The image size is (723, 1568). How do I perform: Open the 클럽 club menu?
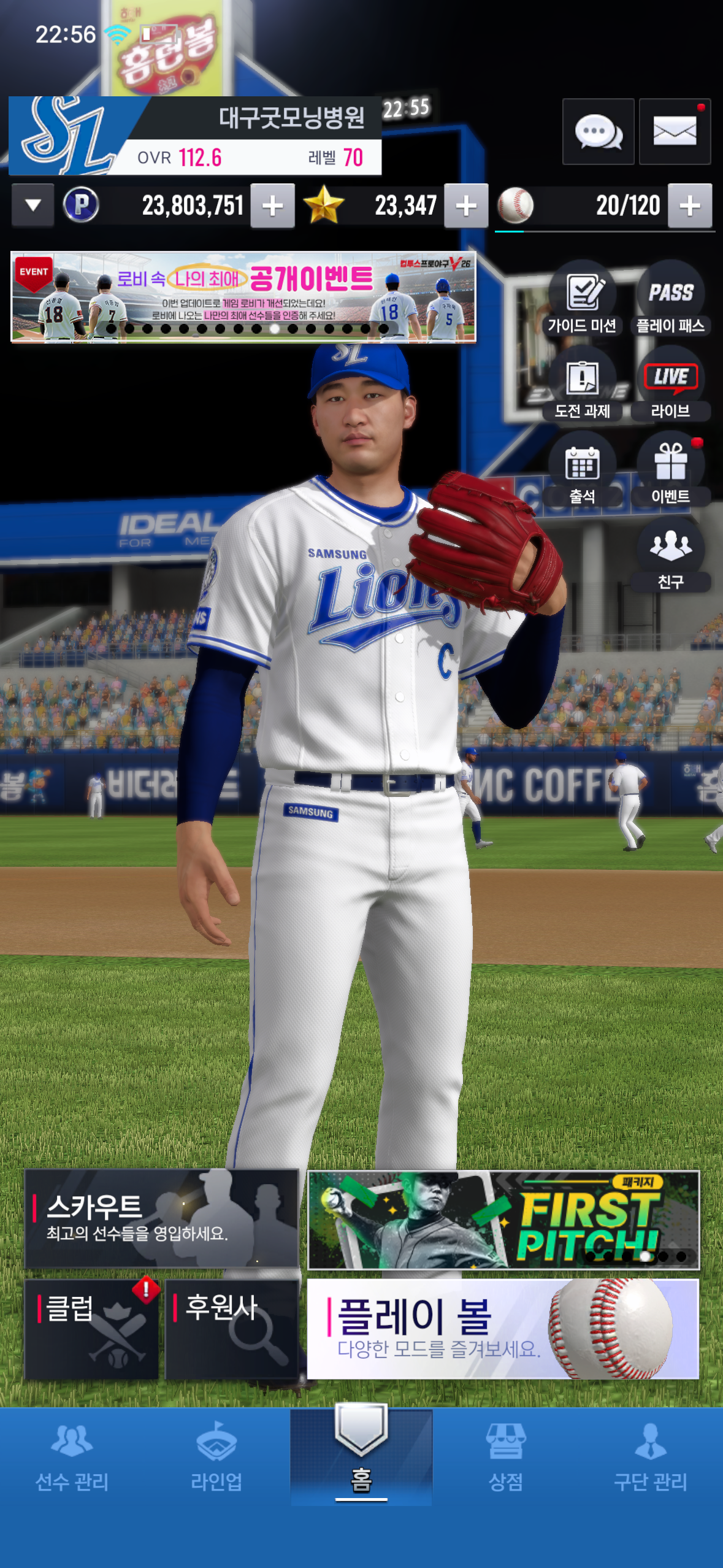92,1329
